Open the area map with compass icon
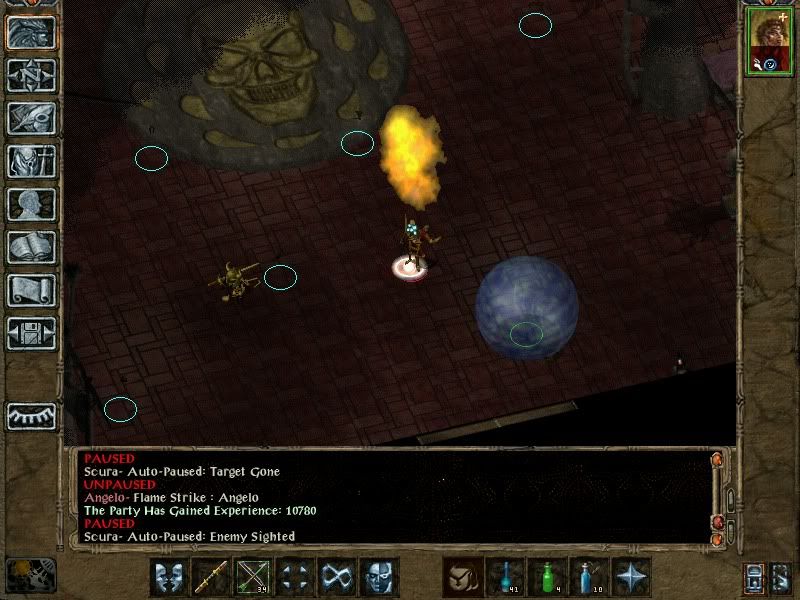 click(31, 75)
